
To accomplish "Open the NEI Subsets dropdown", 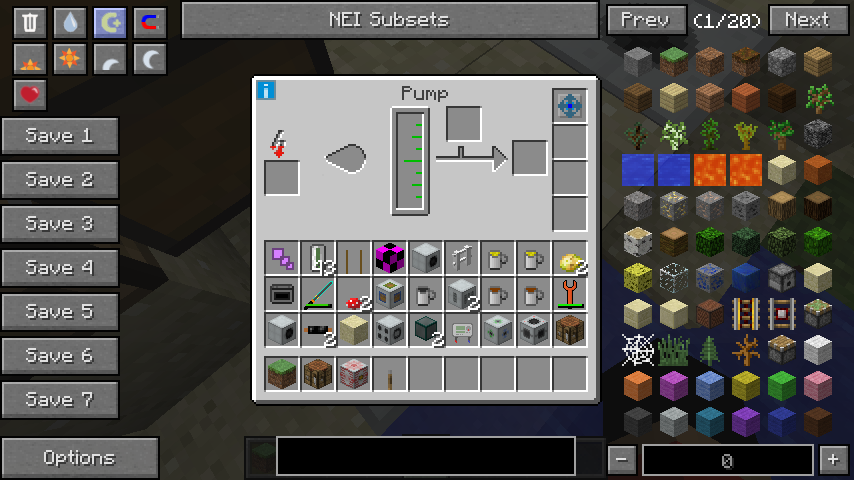I will [389, 20].
